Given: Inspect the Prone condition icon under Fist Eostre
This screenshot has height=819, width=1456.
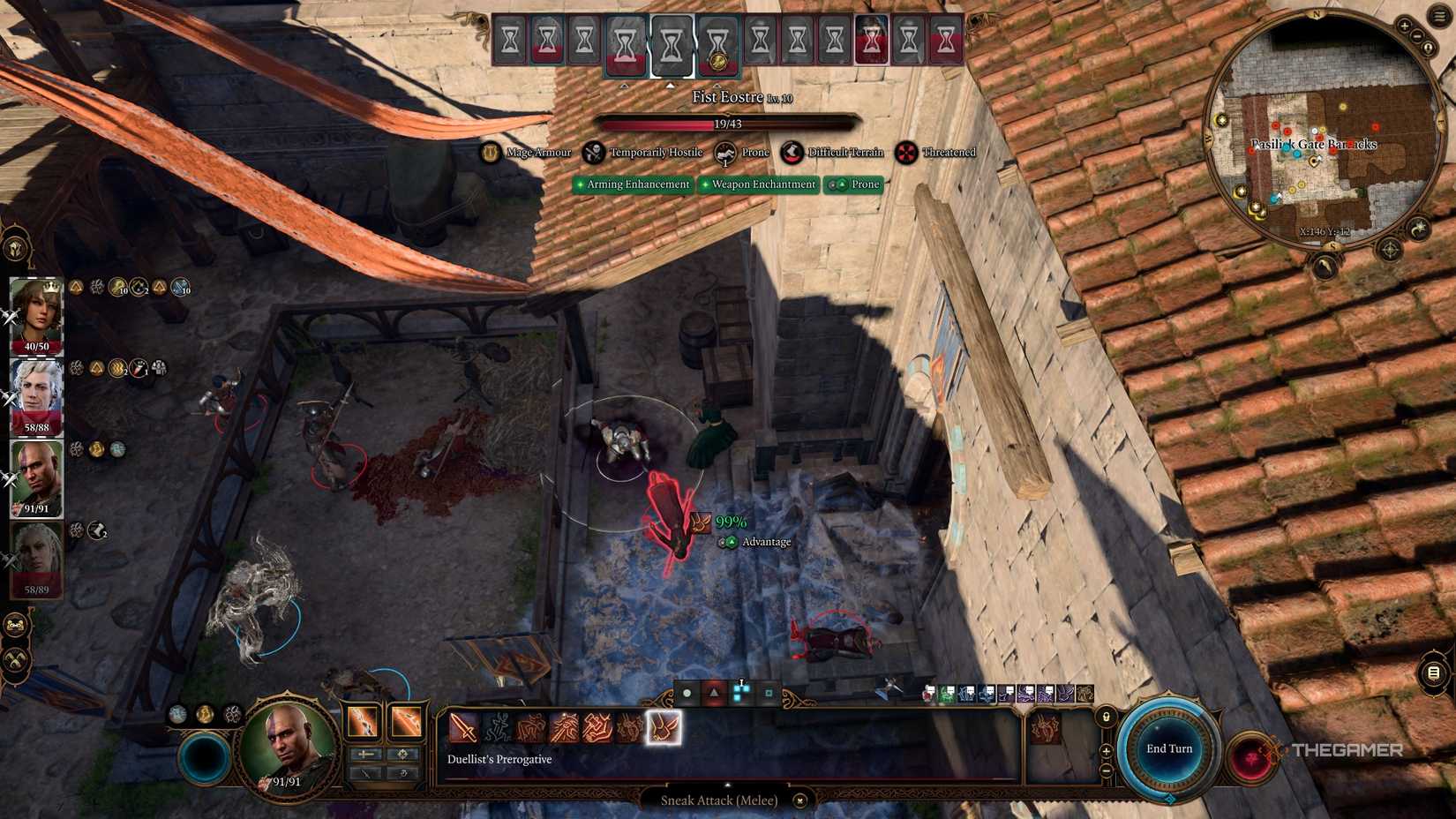Looking at the screenshot, I should point(724,153).
